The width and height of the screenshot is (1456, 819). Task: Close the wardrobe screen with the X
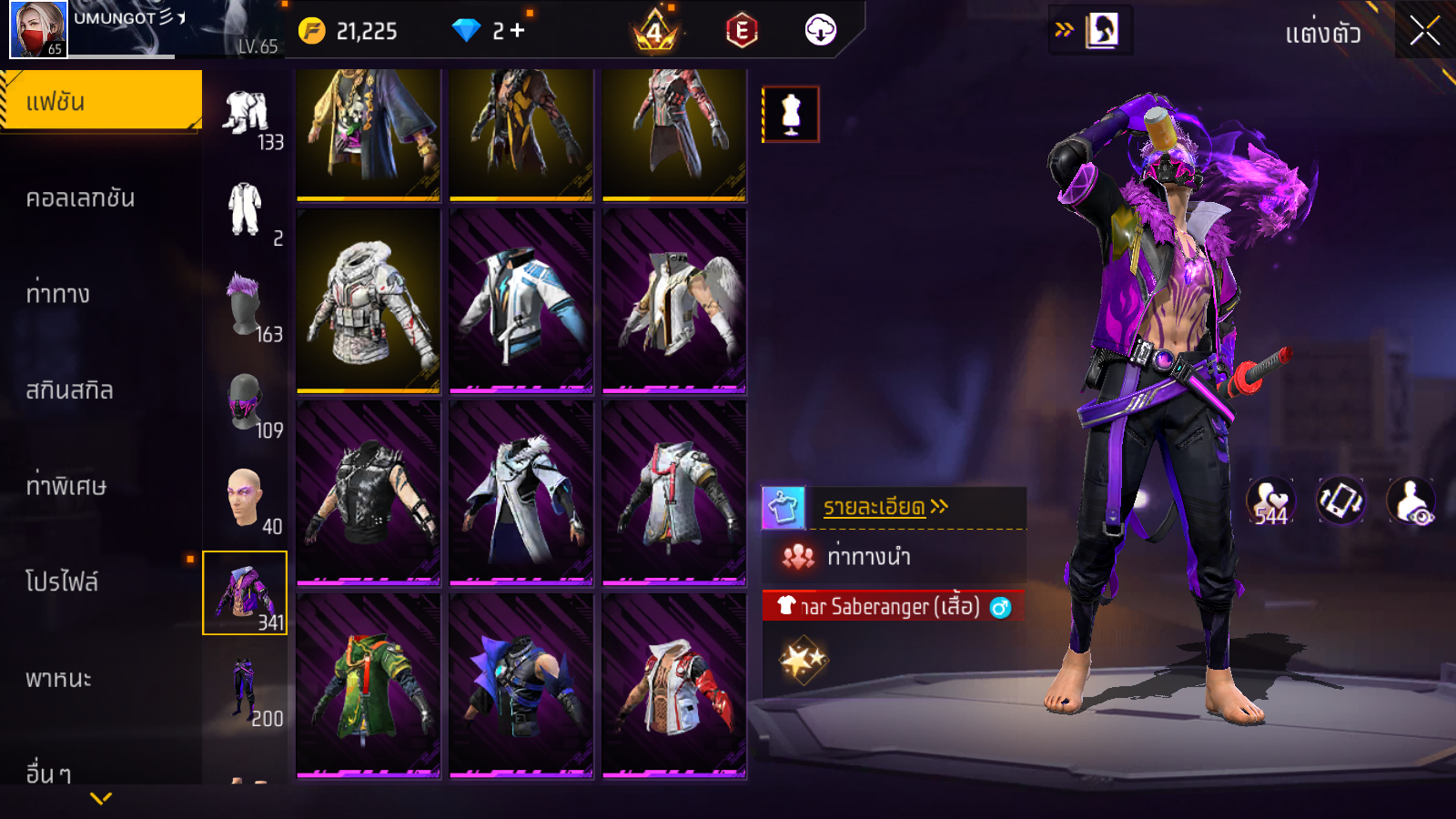pyautogui.click(x=1424, y=31)
